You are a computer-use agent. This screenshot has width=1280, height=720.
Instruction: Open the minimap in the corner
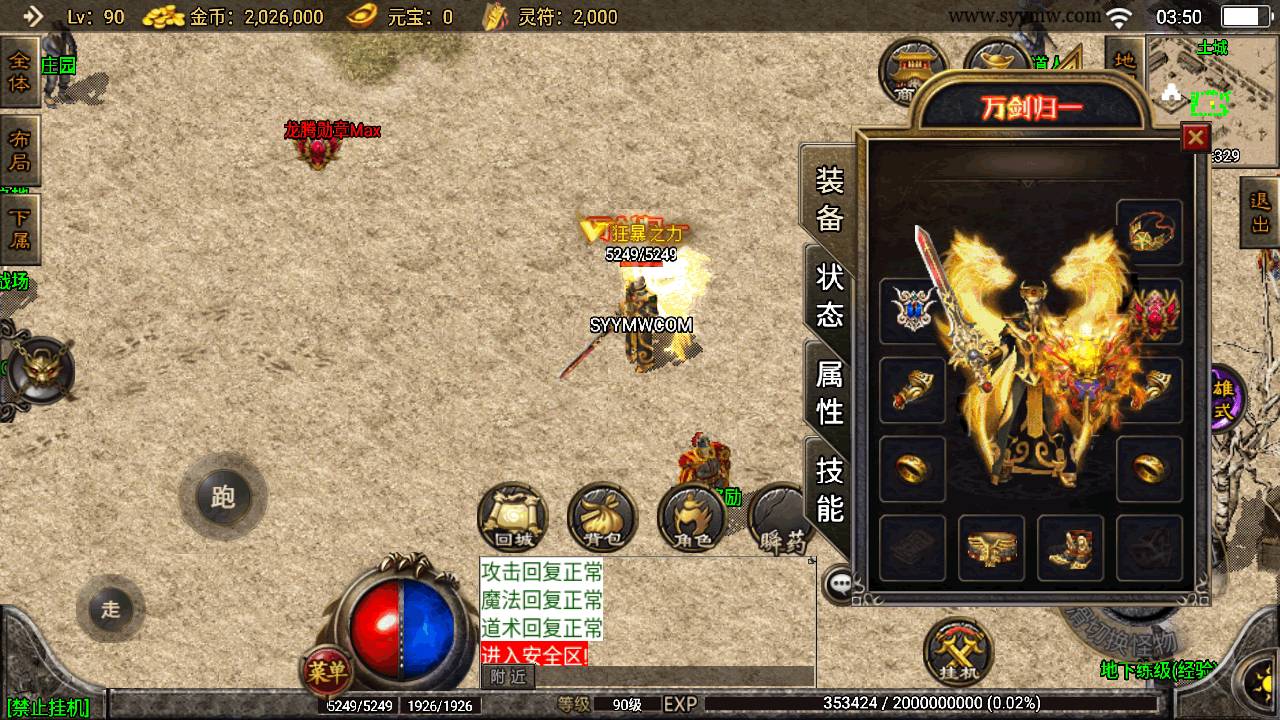click(x=1212, y=100)
